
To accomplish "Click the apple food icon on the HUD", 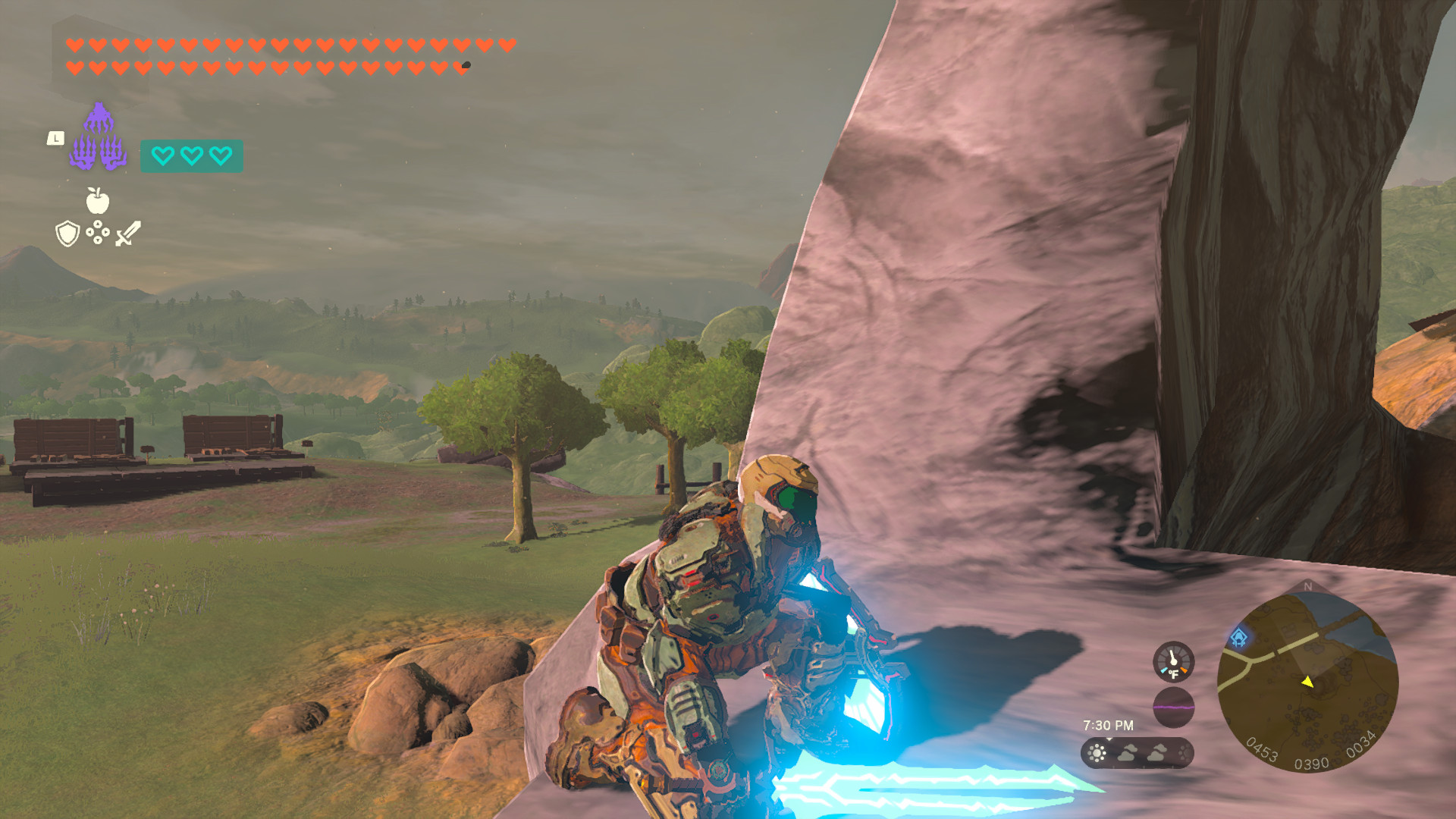I will 98,200.
